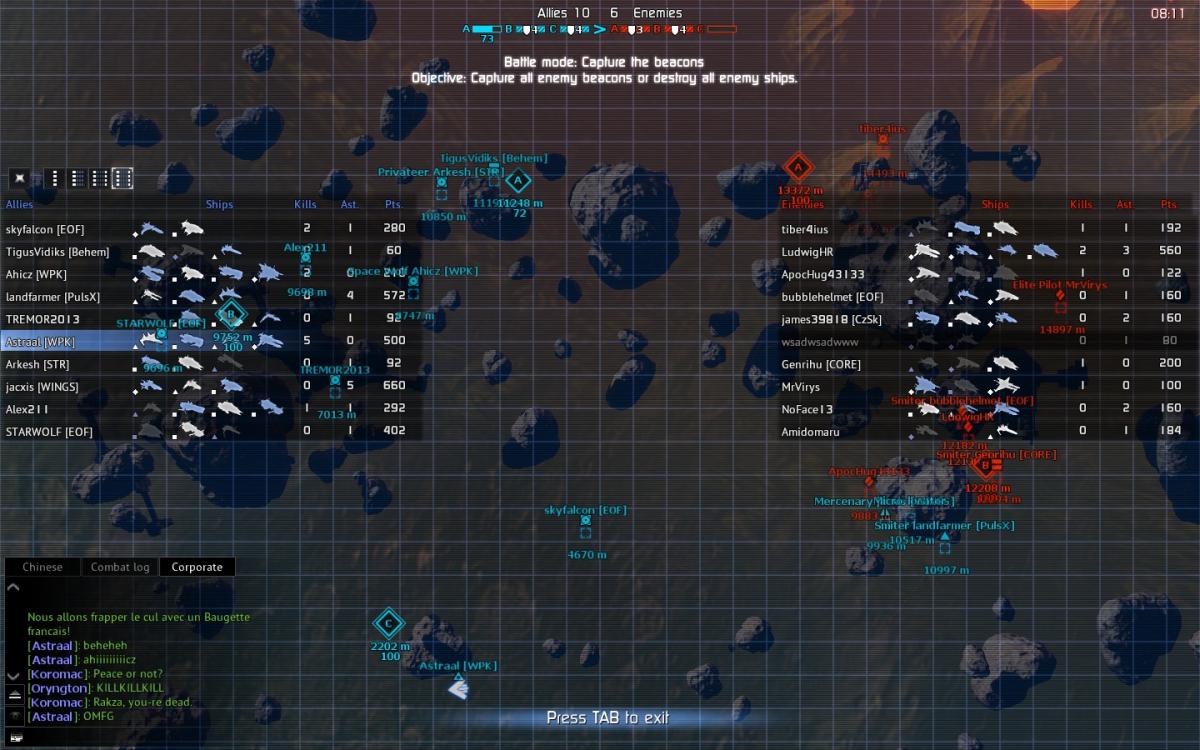
Task: Click landfarmer [PulsX] scoreboard row
Action: (x=210, y=296)
